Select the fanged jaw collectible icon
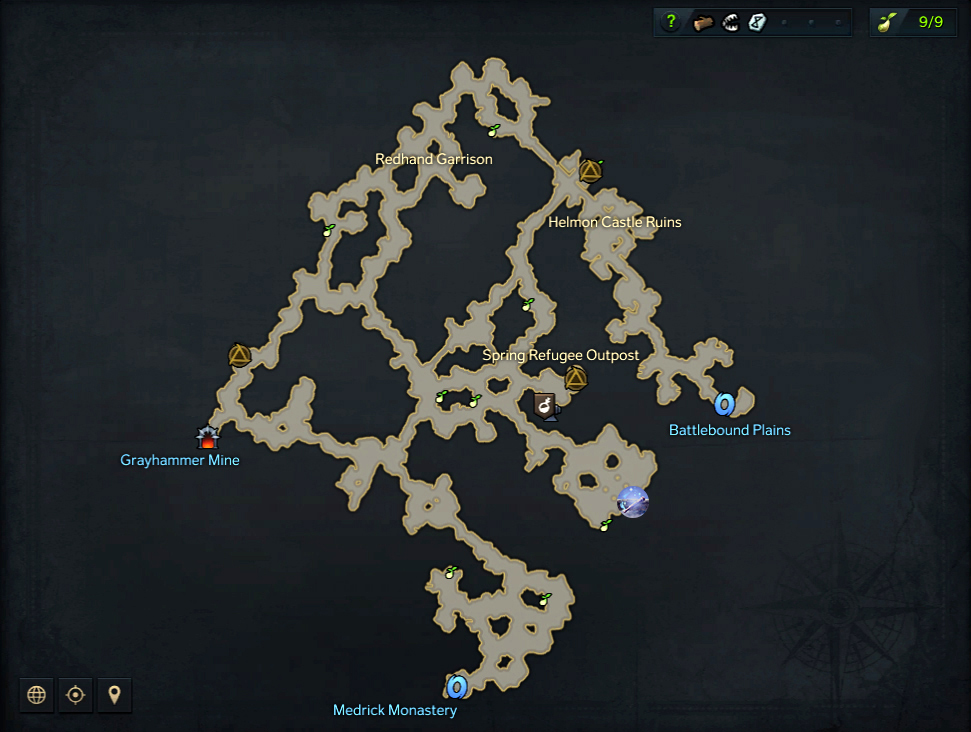The image size is (971, 732). 730,22
